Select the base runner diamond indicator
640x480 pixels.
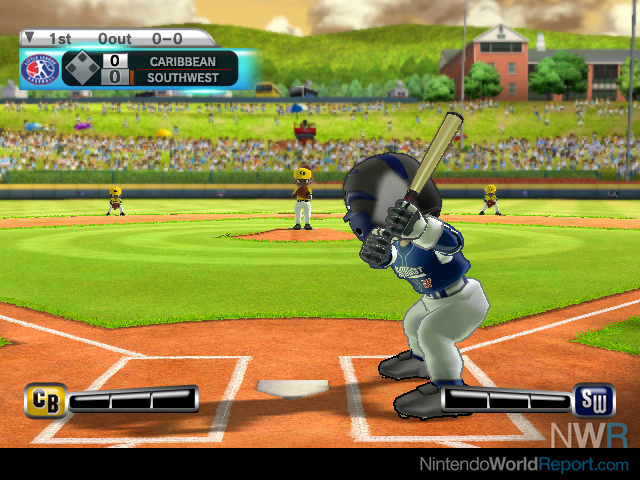tap(81, 69)
